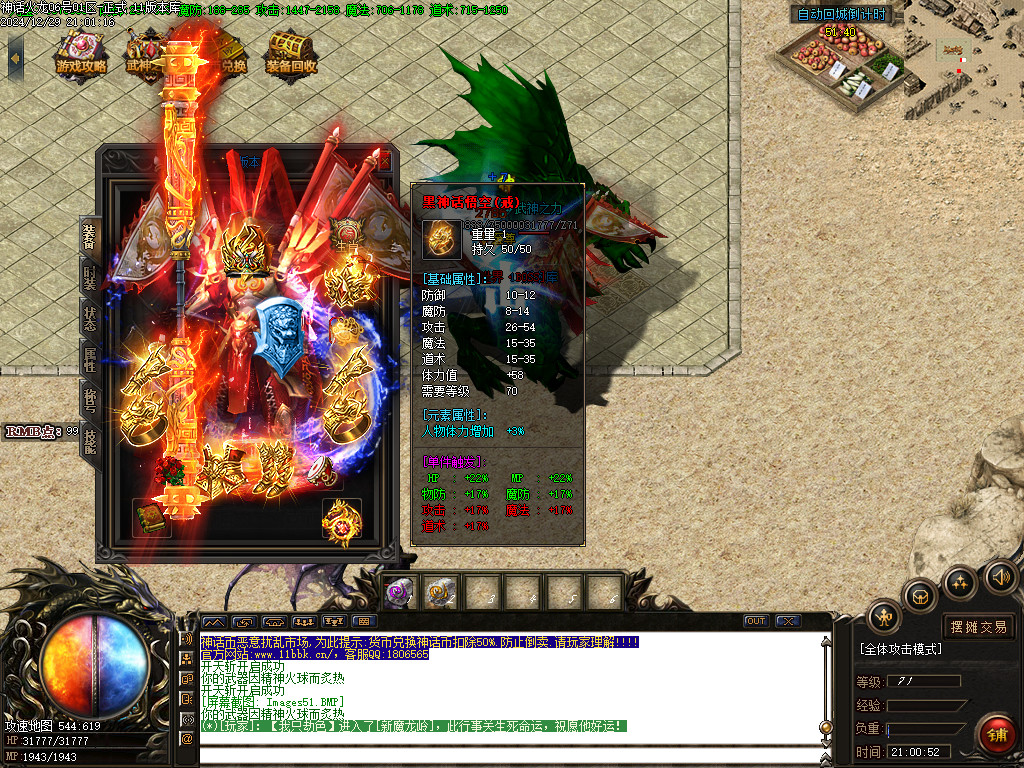Select the 装备 equipment tab
This screenshot has height=768, width=1024.
click(90, 236)
